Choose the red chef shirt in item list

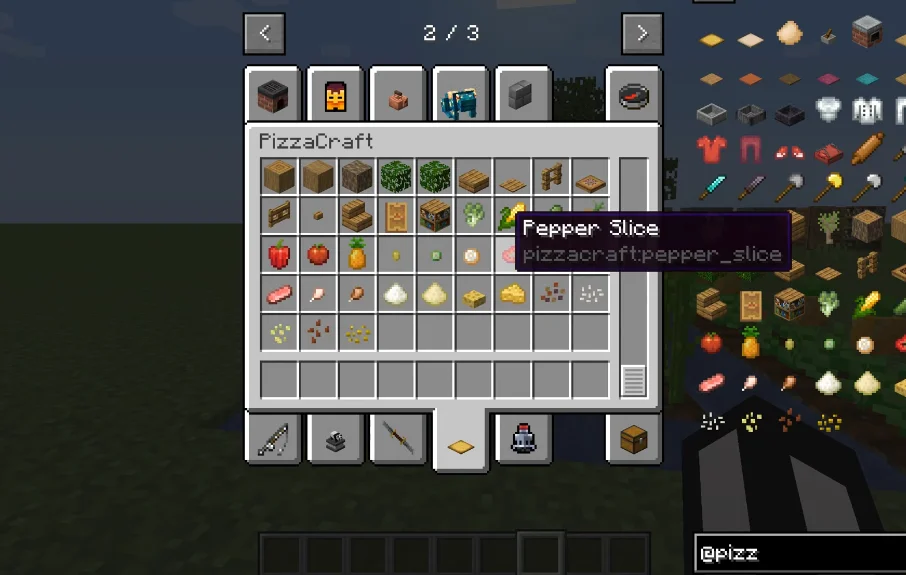(x=711, y=149)
